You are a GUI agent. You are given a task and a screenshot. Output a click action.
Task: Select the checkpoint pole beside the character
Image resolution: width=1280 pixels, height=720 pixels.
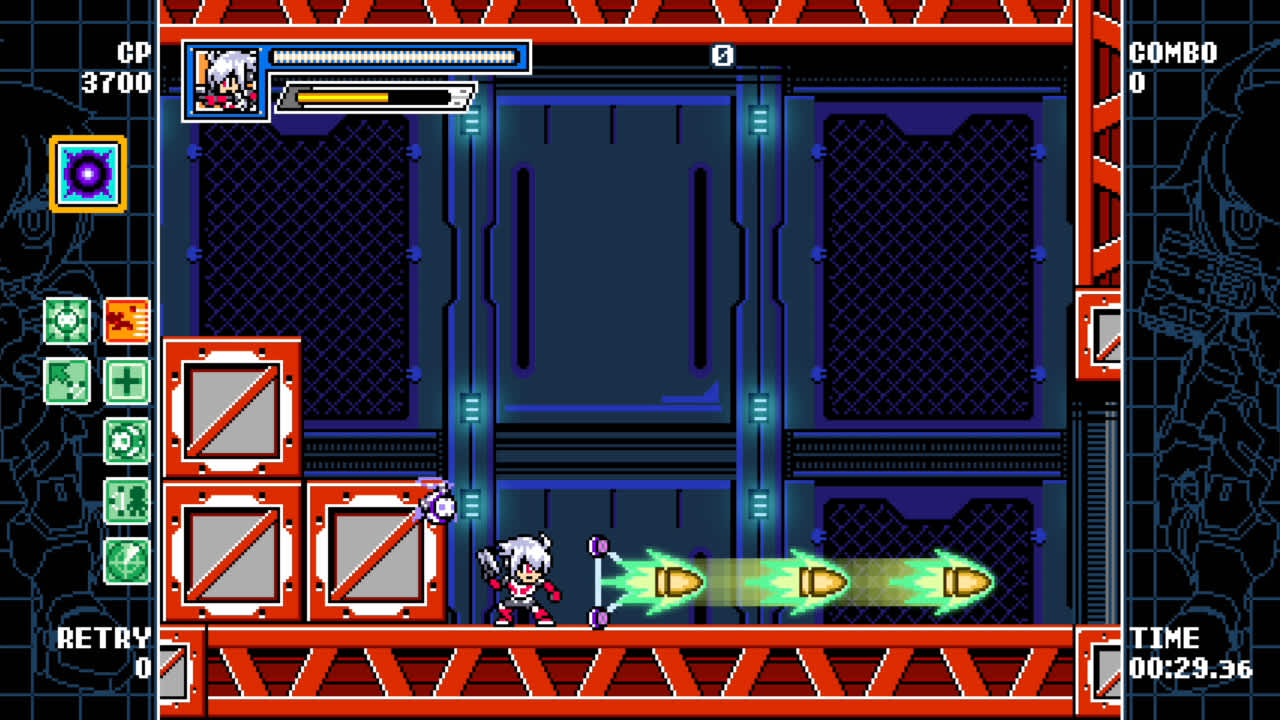(x=597, y=580)
